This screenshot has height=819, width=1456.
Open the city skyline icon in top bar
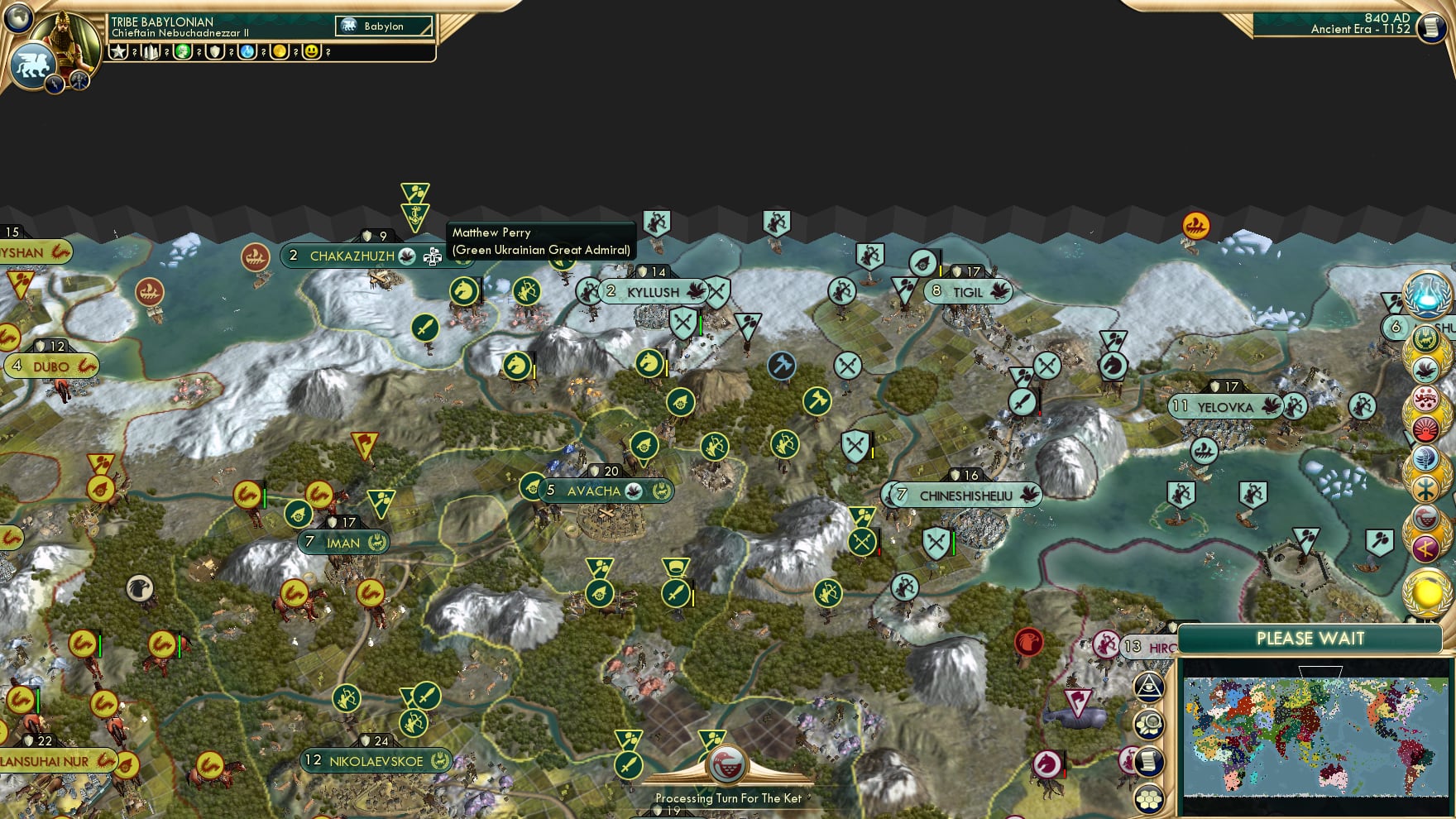[x=151, y=52]
